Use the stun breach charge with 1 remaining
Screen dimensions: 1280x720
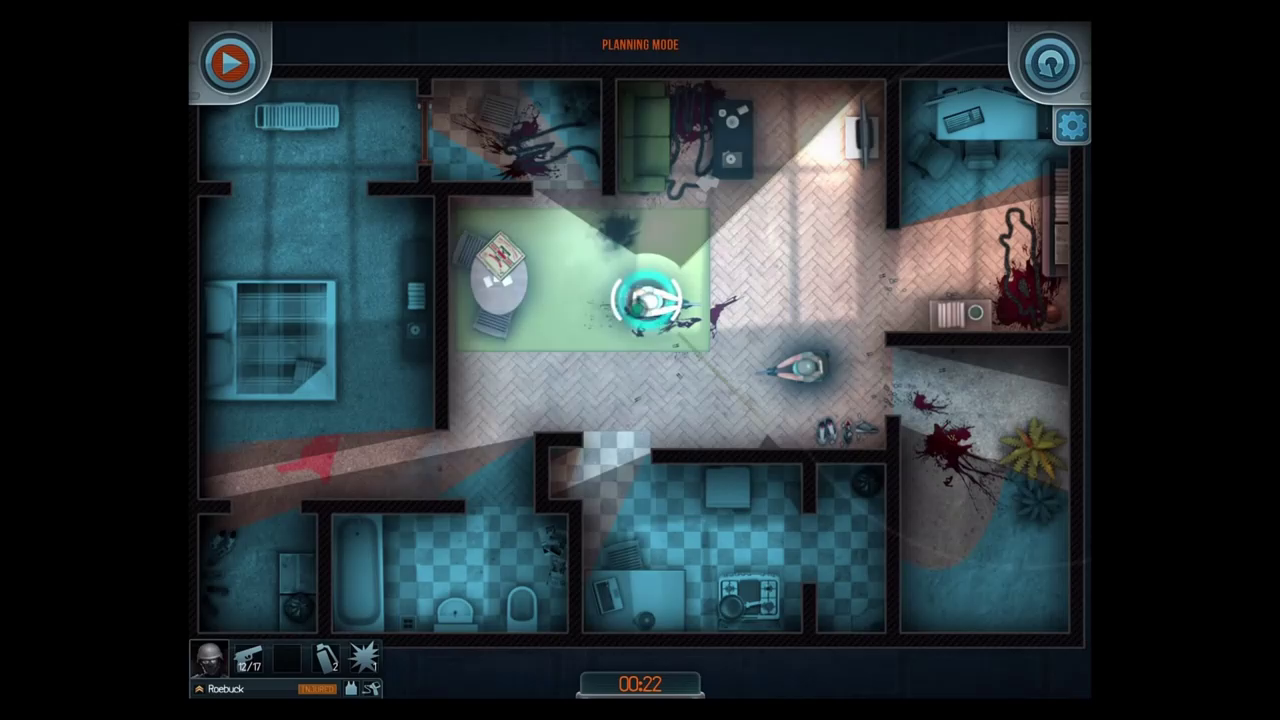[363, 656]
